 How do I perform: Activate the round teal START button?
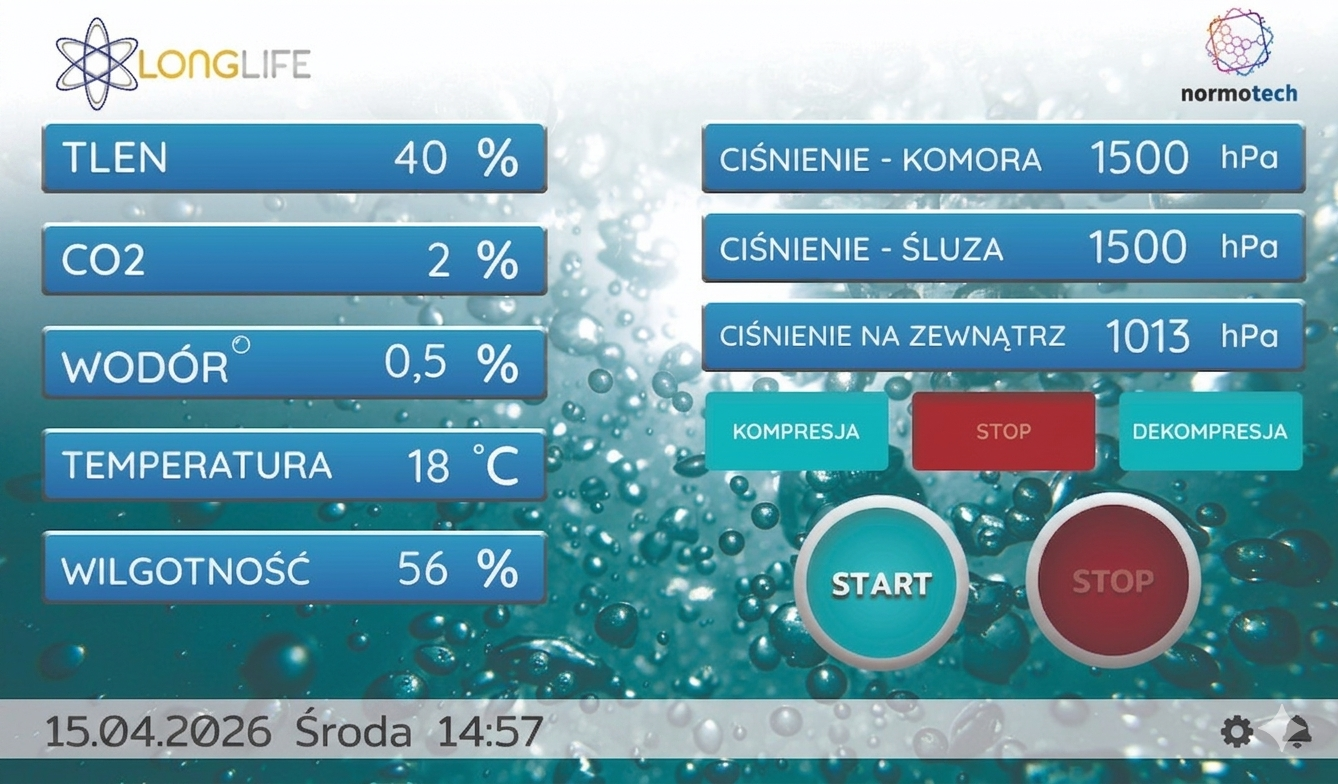(881, 583)
